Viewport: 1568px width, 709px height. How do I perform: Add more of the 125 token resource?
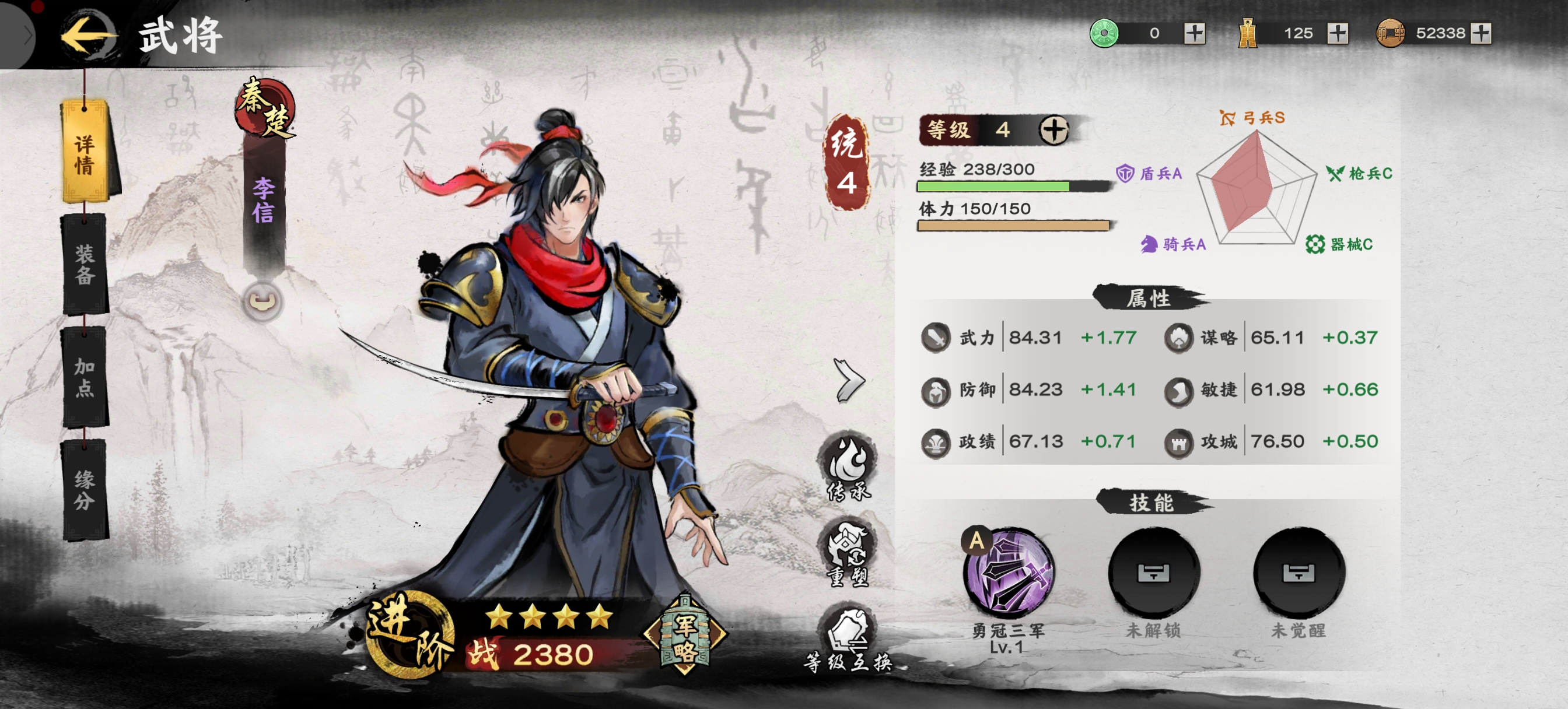[x=1338, y=33]
